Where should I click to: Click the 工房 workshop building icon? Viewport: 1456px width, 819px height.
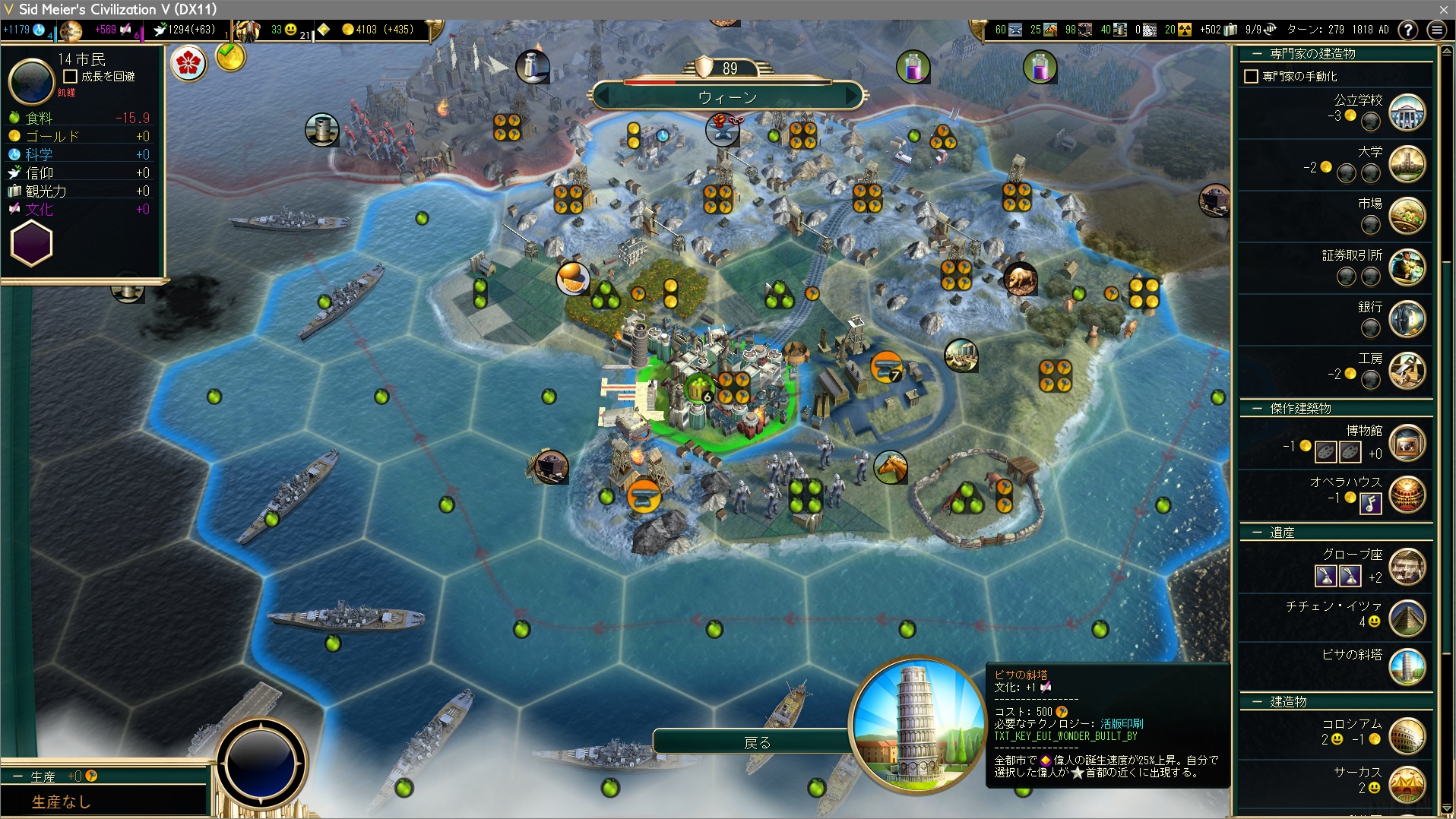point(1407,371)
